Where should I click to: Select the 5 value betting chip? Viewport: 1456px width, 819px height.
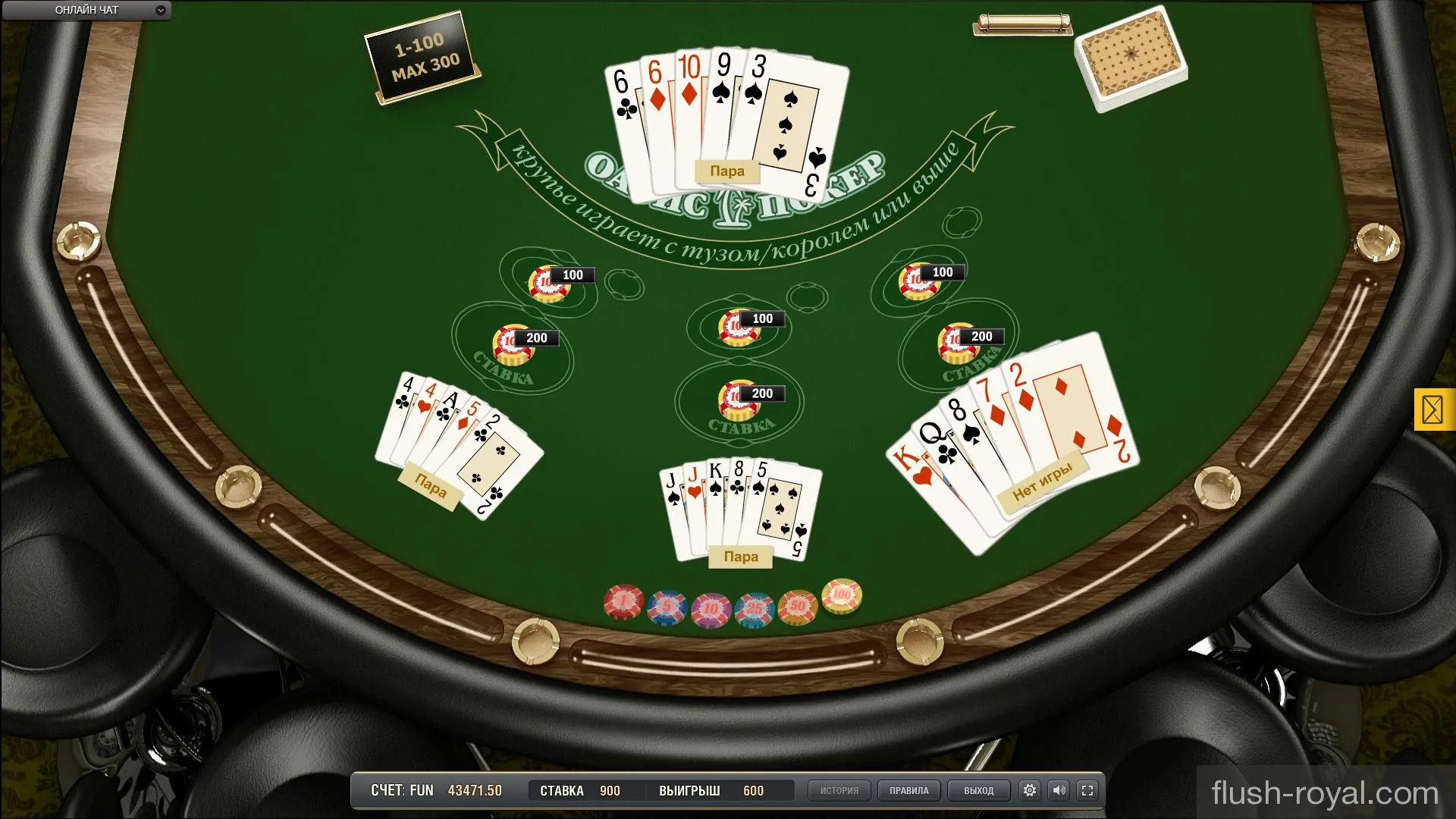[667, 603]
